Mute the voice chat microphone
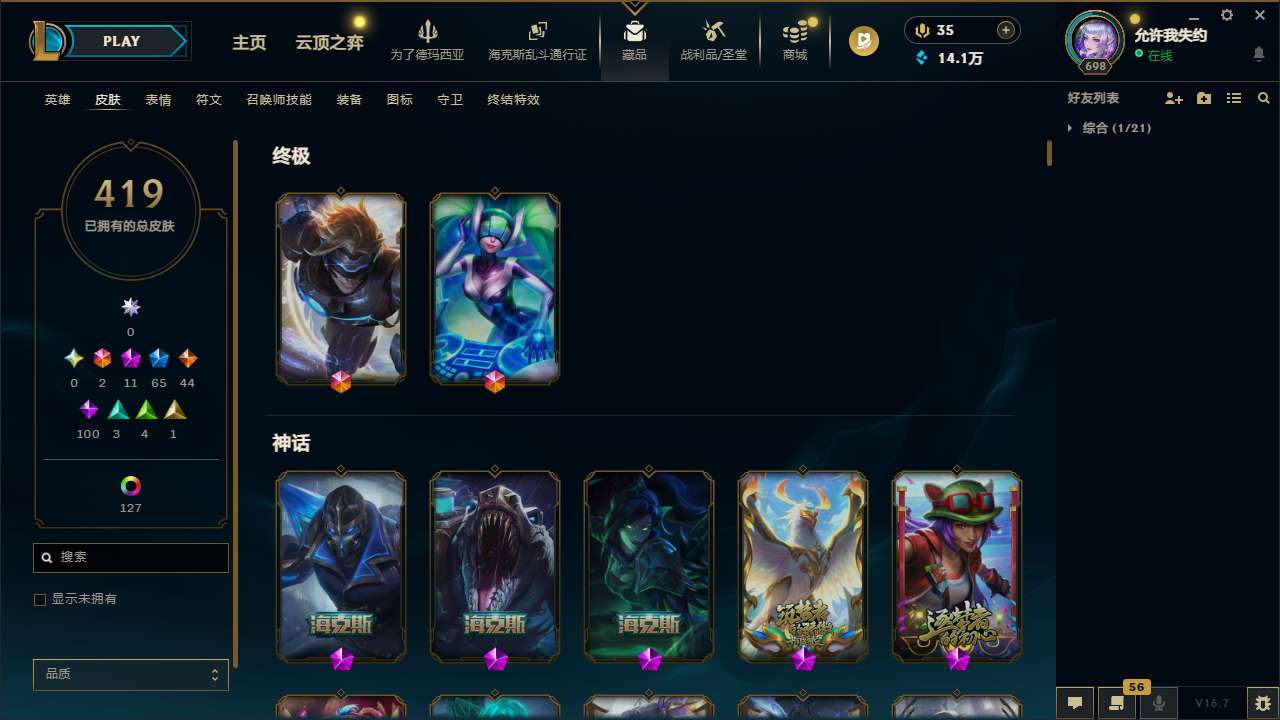This screenshot has width=1280, height=720. [x=1158, y=703]
